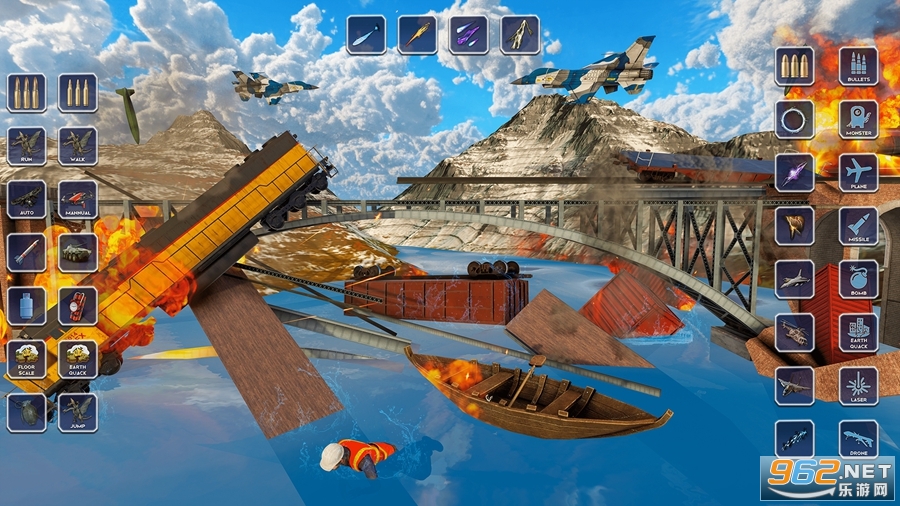Pick the grenade icon
The image size is (900, 506).
tap(26, 412)
